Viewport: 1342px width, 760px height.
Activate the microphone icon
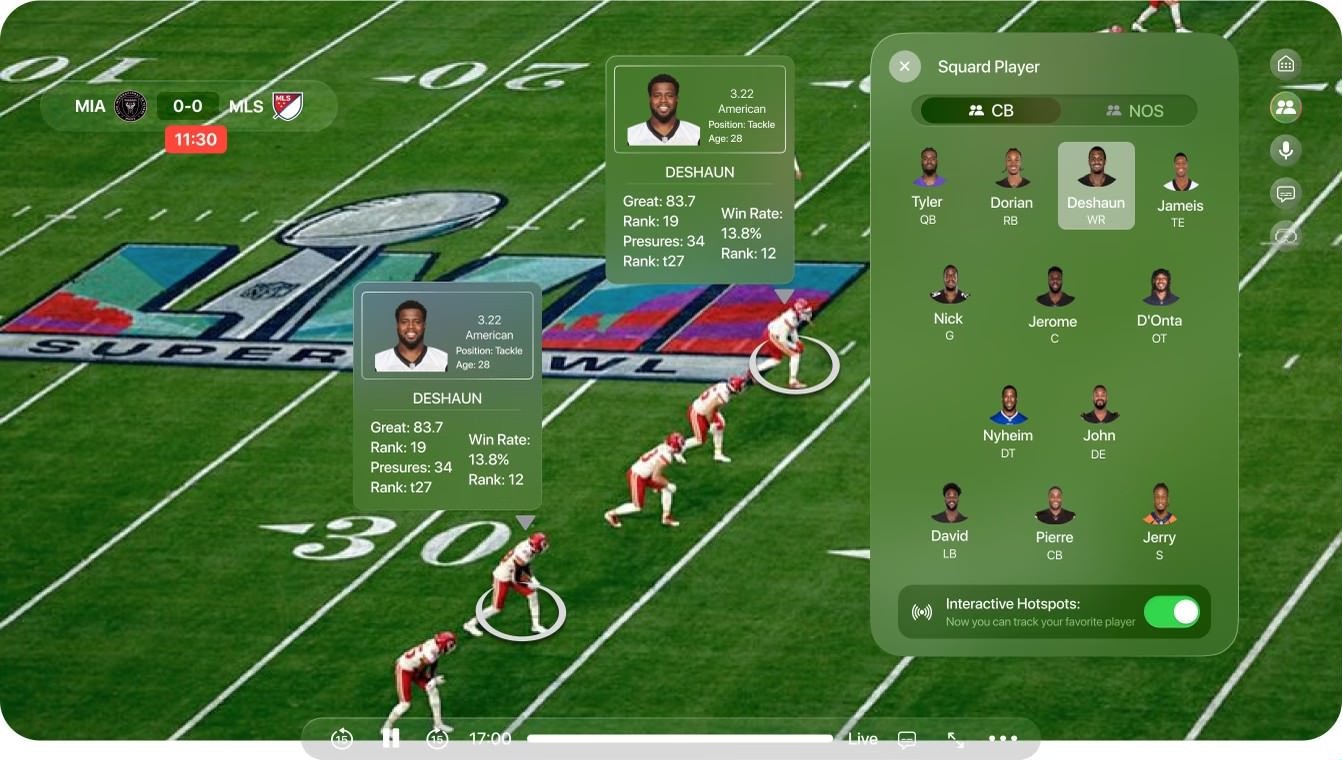click(x=1285, y=150)
